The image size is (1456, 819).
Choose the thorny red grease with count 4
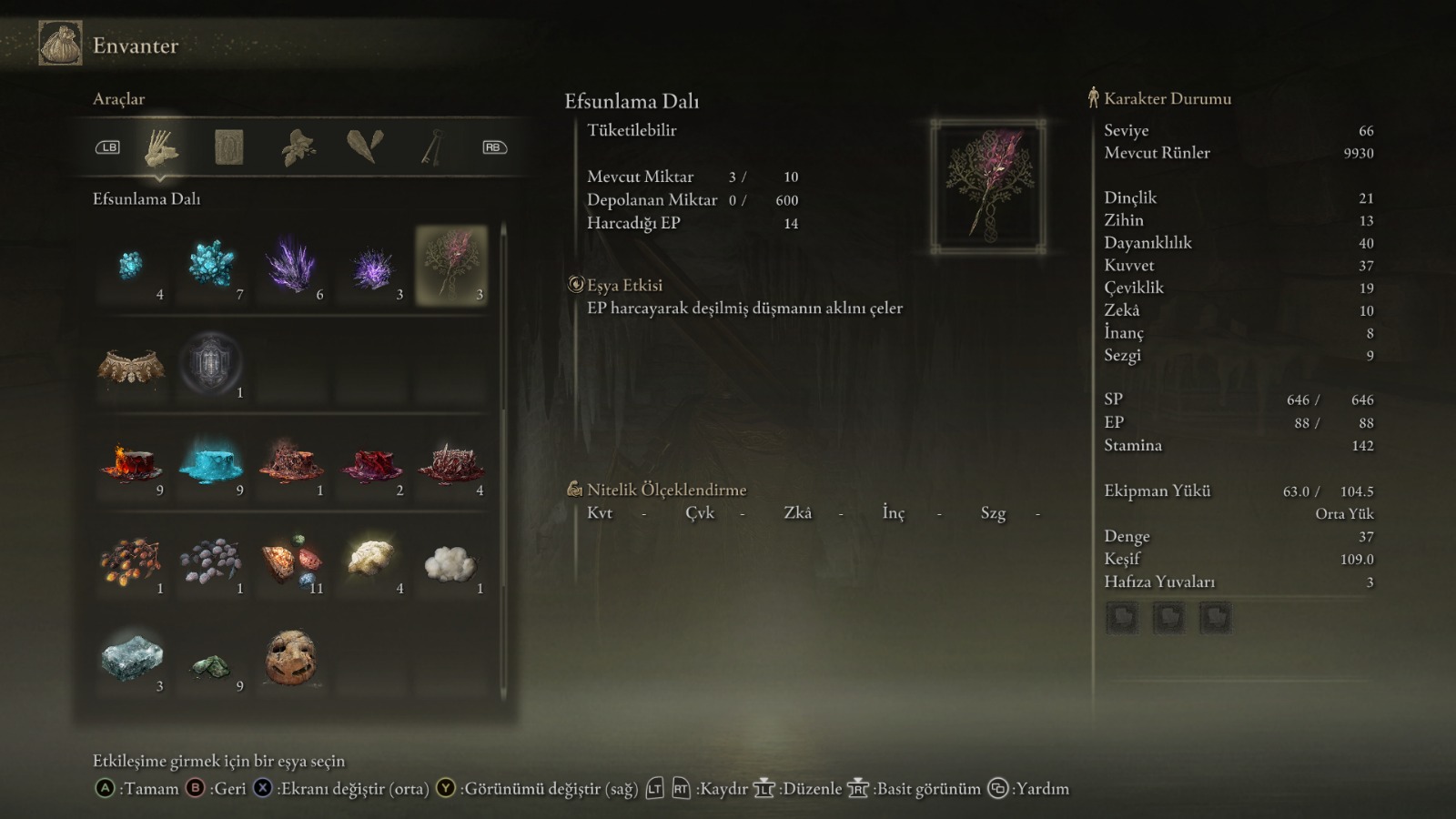[x=451, y=462]
